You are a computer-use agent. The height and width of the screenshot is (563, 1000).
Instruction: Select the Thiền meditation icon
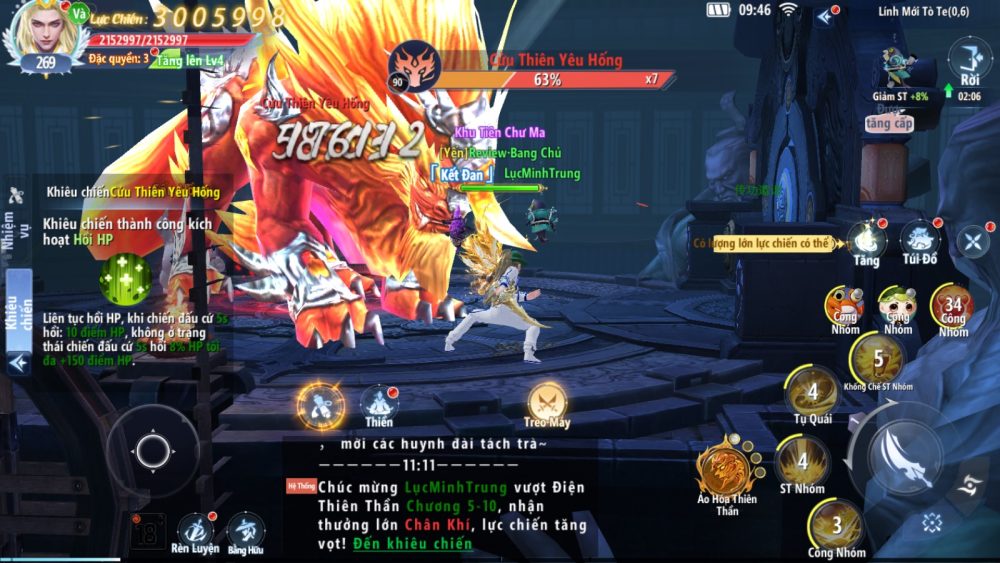click(x=379, y=404)
